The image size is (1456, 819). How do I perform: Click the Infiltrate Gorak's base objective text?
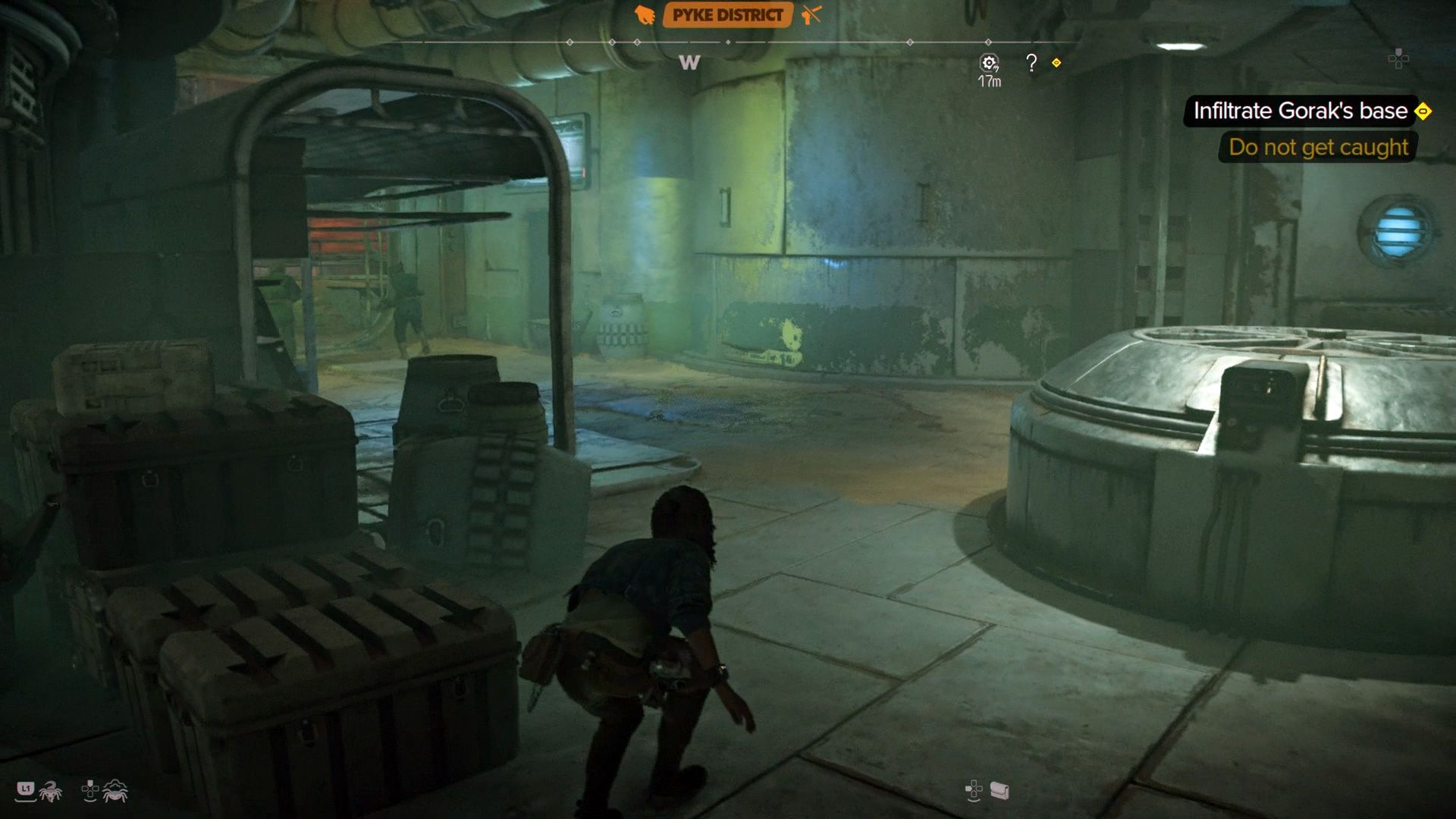pyautogui.click(x=1300, y=111)
